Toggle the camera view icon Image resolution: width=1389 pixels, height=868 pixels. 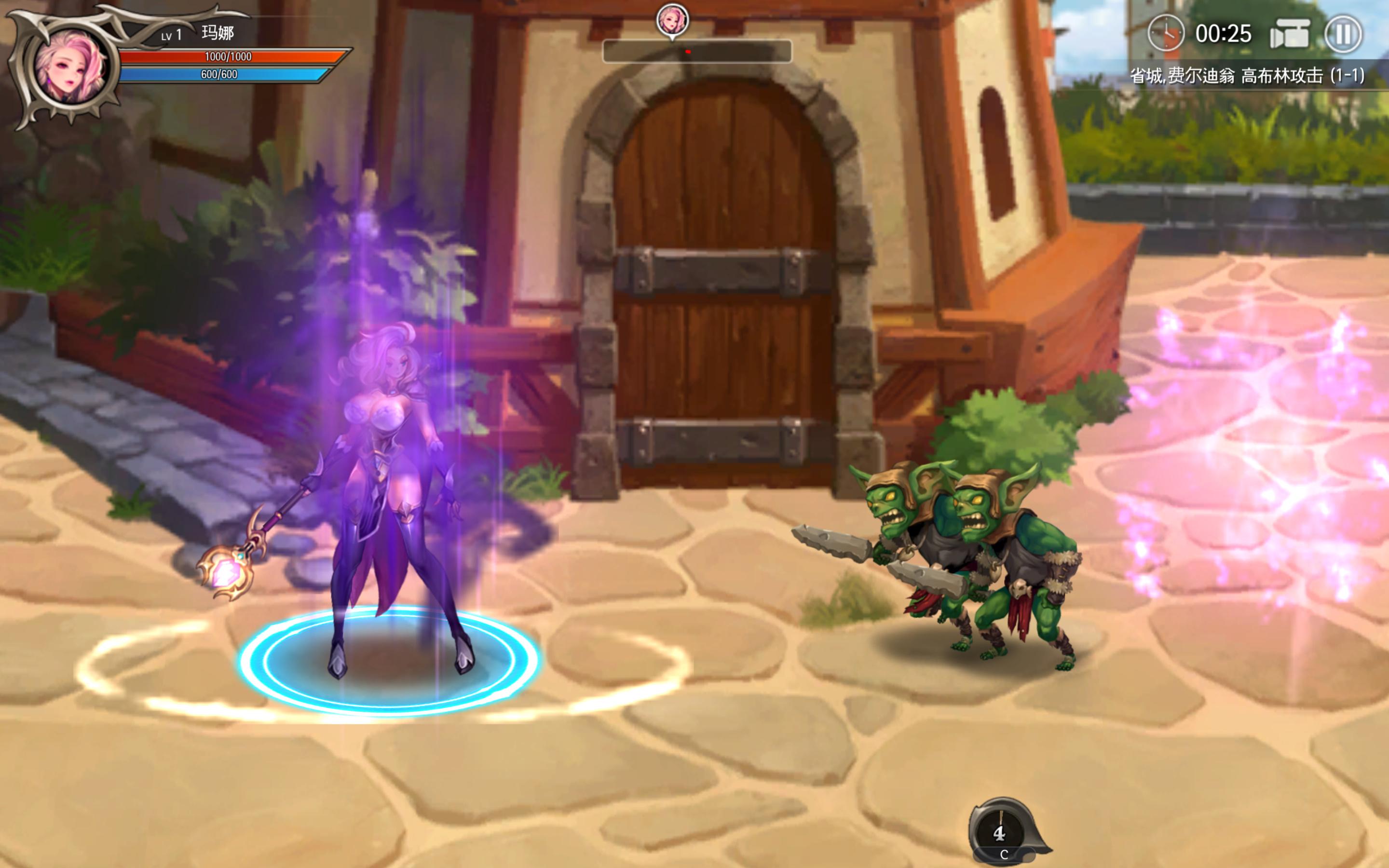click(1289, 34)
